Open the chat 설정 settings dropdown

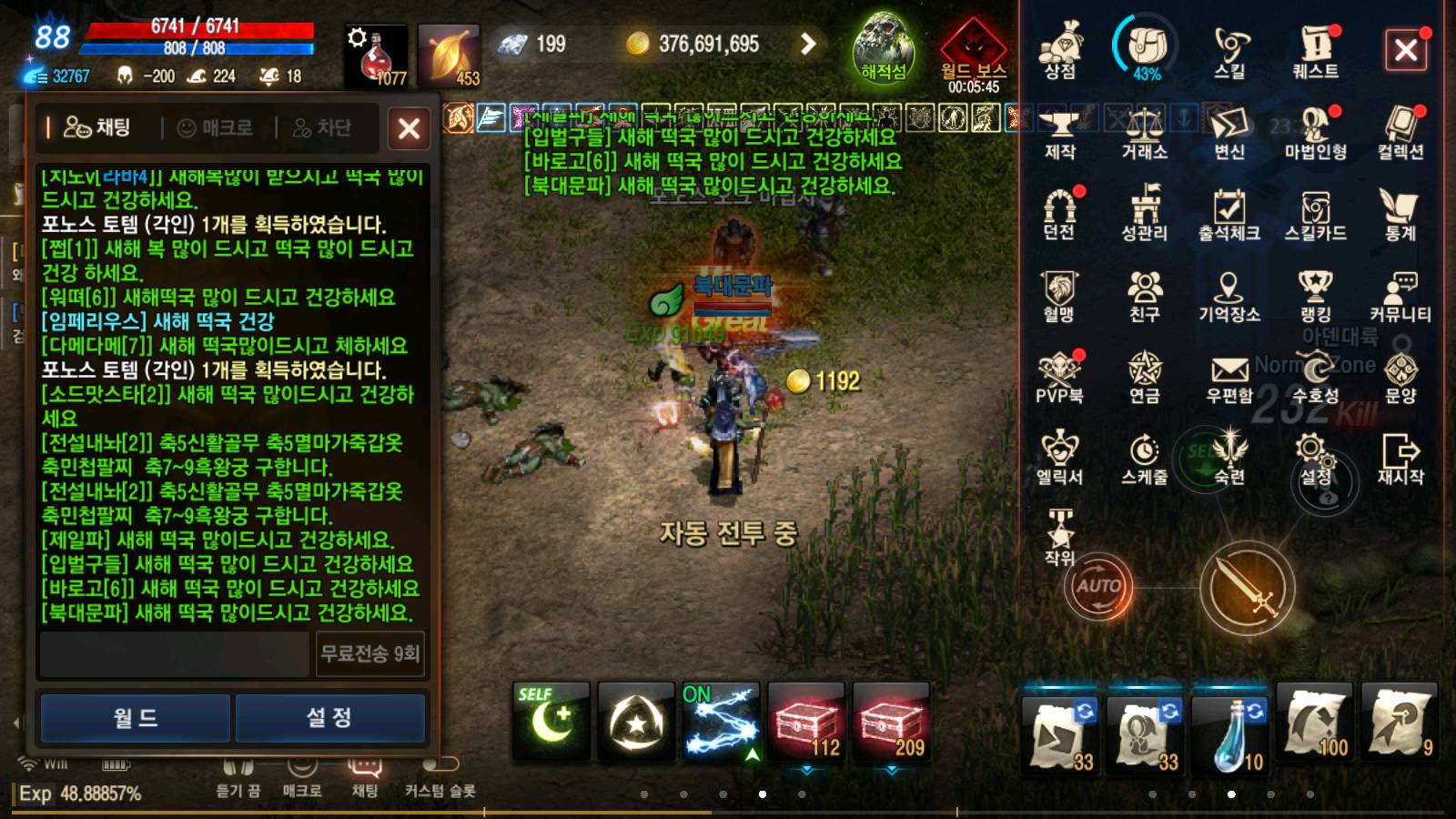(x=329, y=716)
